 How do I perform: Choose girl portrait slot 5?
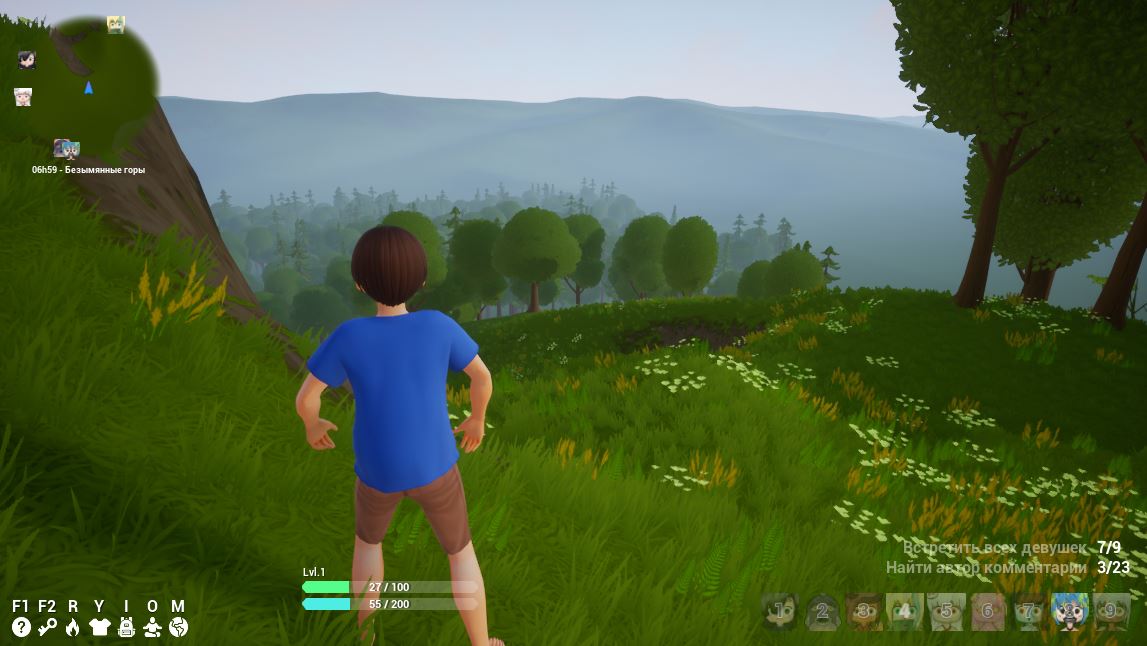point(946,610)
